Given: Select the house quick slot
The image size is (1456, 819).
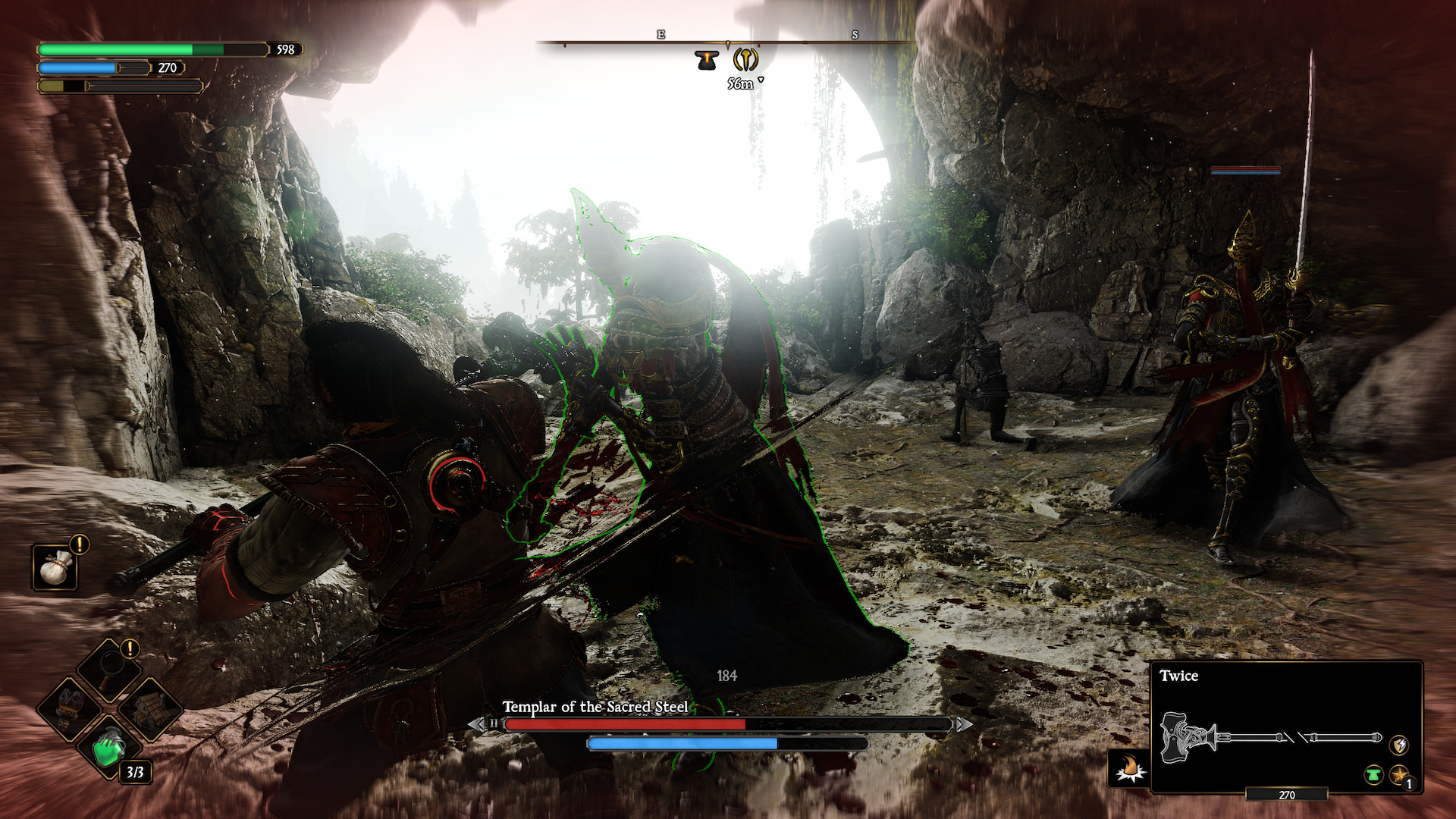Looking at the screenshot, I should (152, 708).
